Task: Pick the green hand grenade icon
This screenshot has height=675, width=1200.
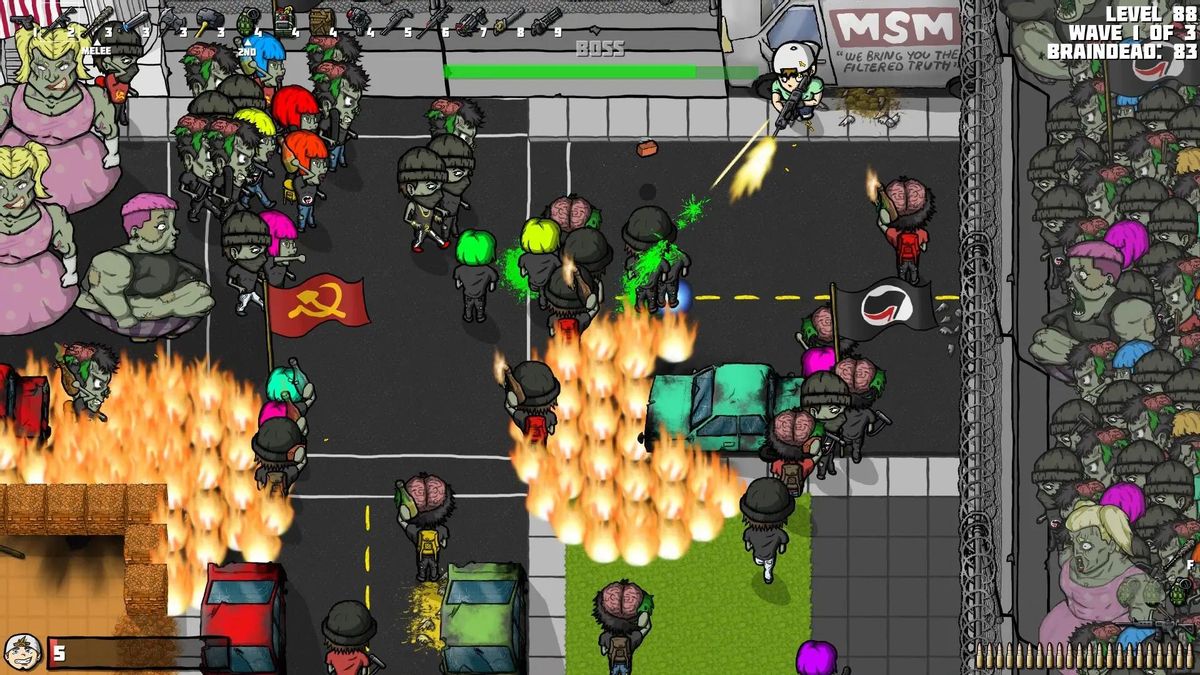Action: pyautogui.click(x=247, y=19)
